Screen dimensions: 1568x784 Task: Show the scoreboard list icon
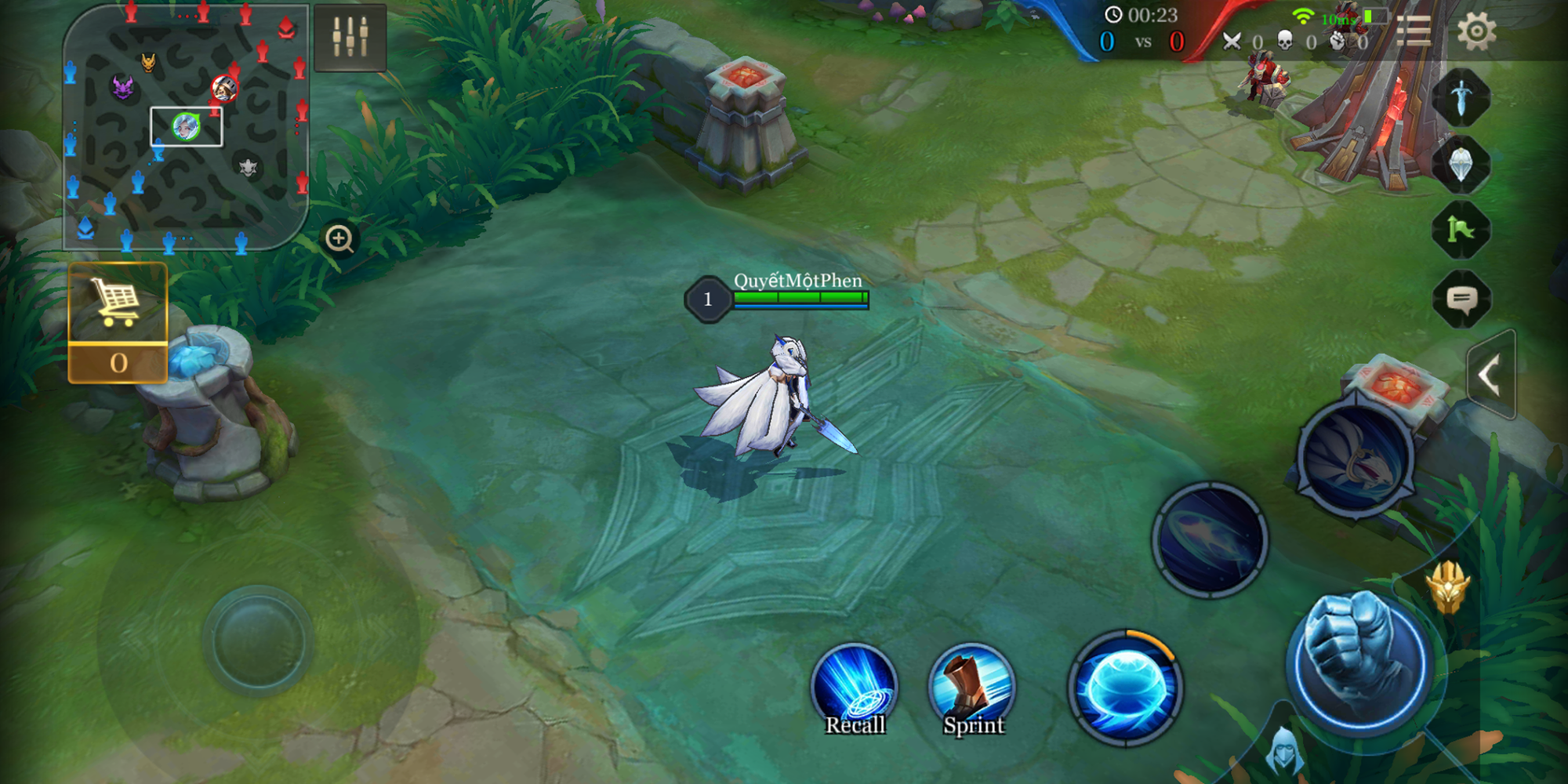[x=1414, y=31]
